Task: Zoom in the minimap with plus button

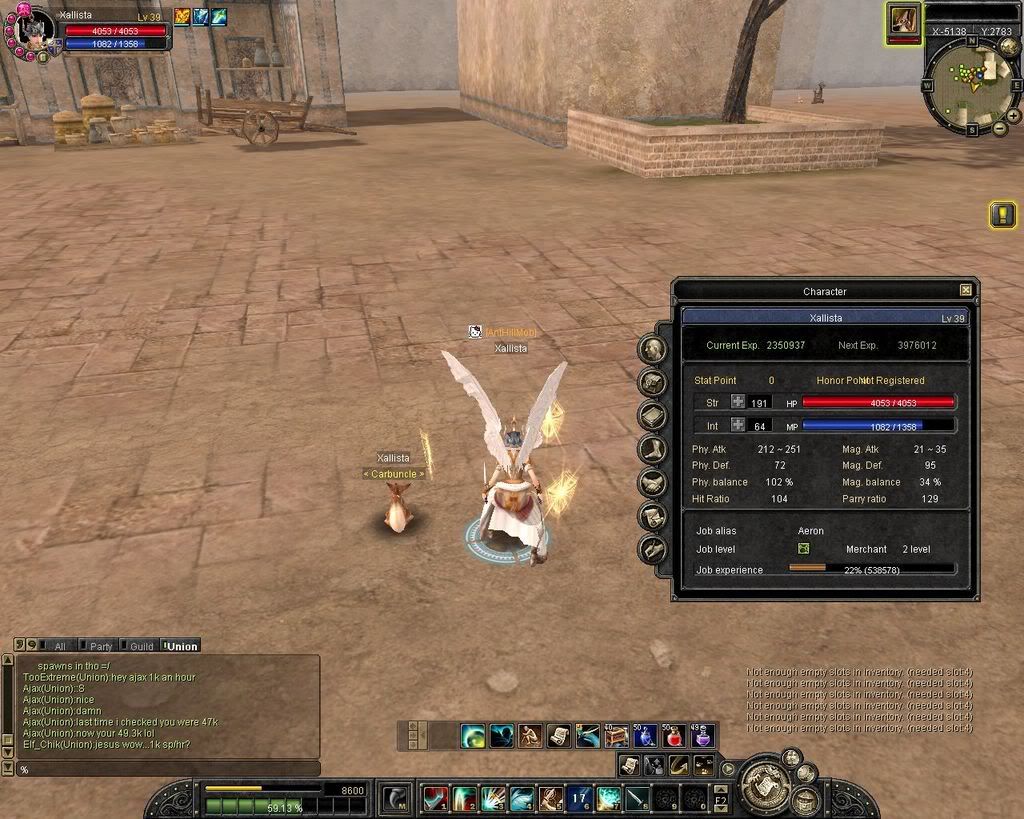Action: click(x=1013, y=116)
